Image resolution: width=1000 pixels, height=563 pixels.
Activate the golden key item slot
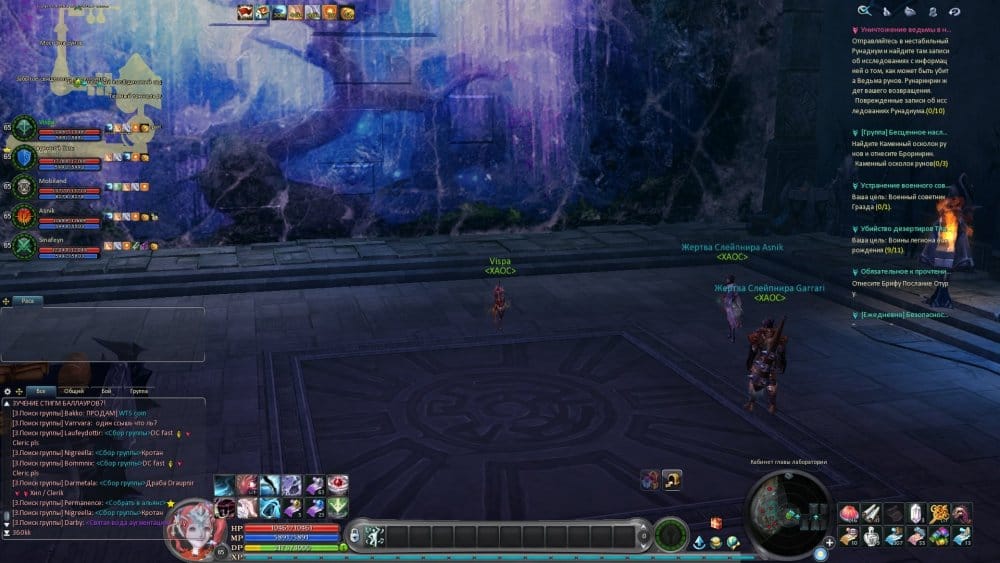(940, 513)
